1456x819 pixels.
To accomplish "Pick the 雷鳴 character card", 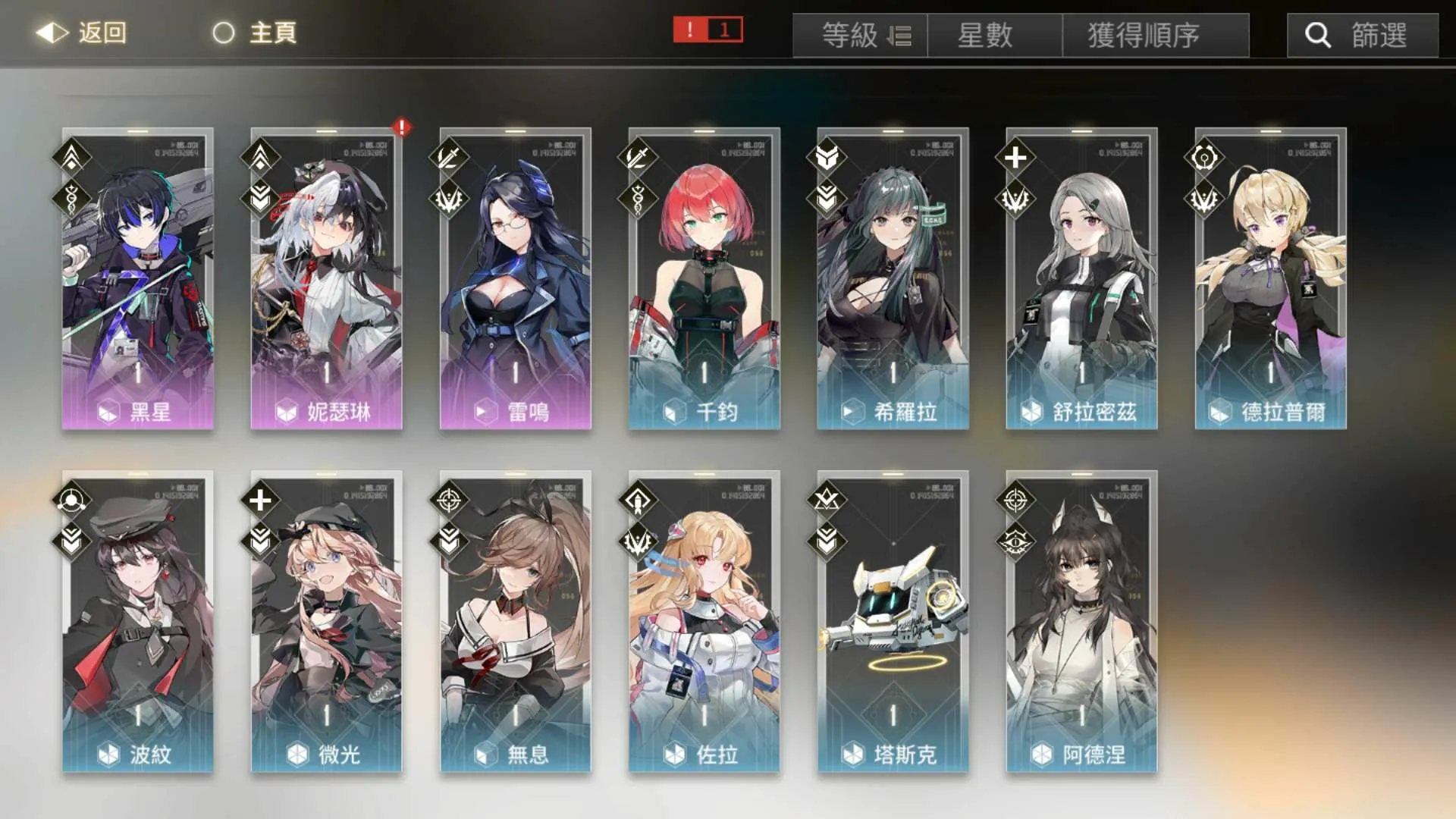I will (x=515, y=278).
